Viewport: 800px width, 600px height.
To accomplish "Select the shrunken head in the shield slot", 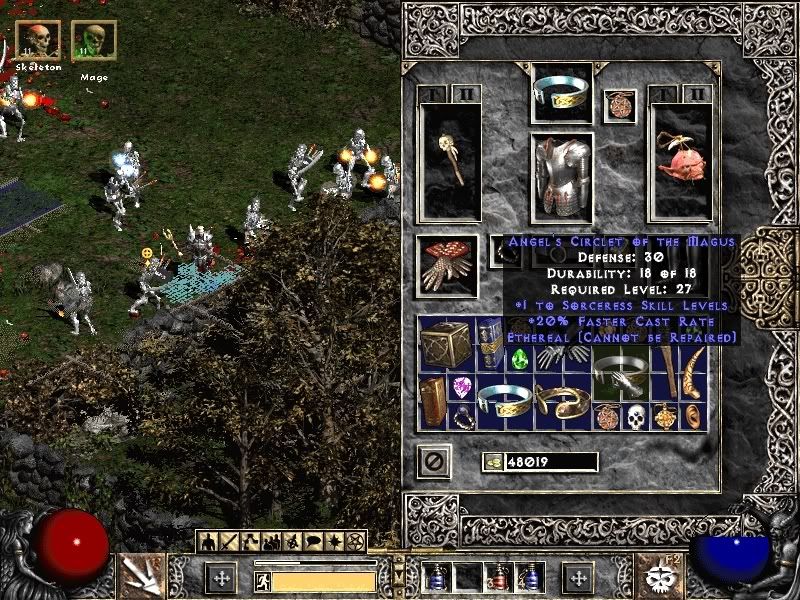I will [680, 161].
